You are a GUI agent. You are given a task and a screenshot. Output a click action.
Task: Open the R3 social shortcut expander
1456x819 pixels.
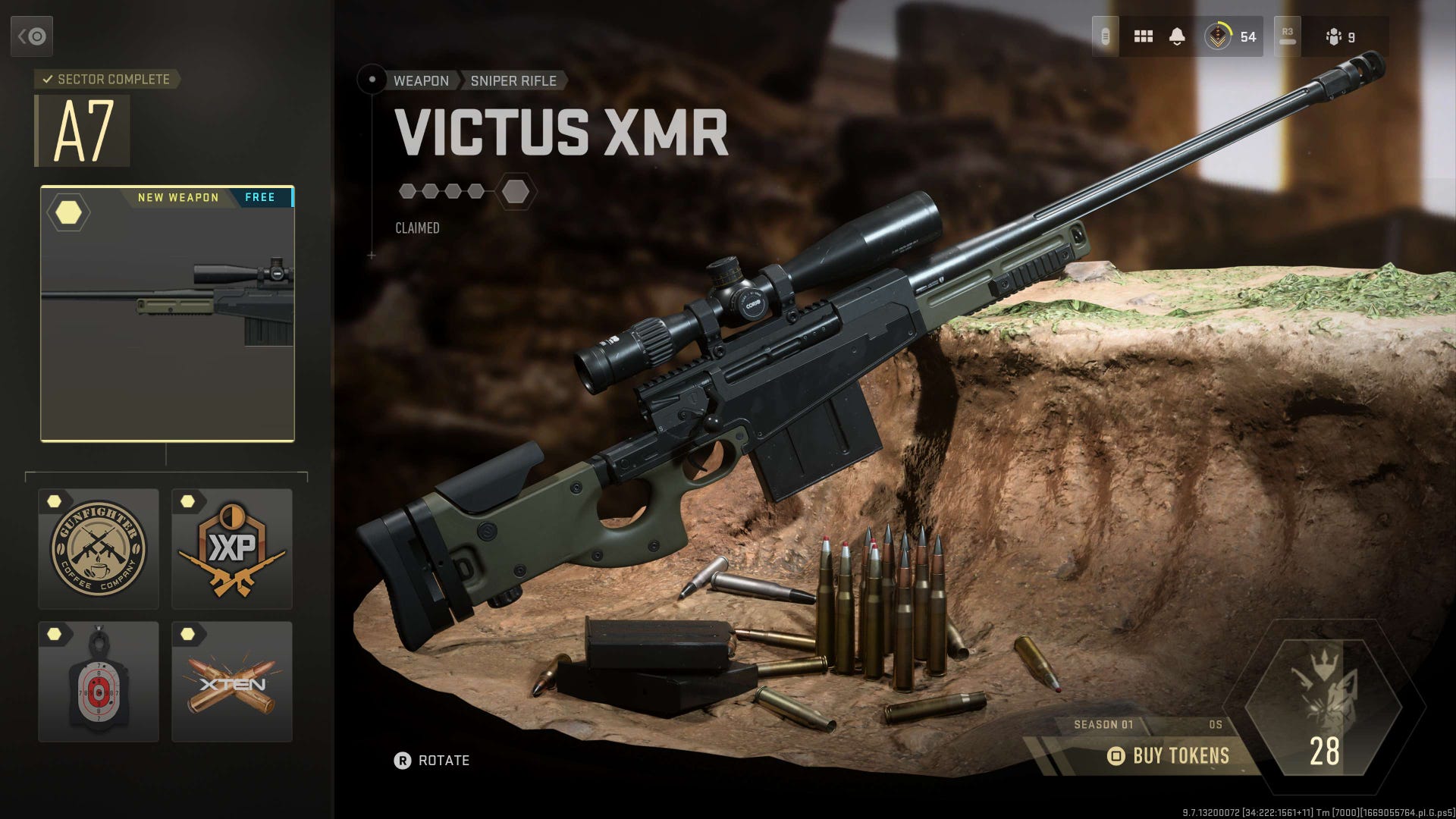click(x=1287, y=36)
